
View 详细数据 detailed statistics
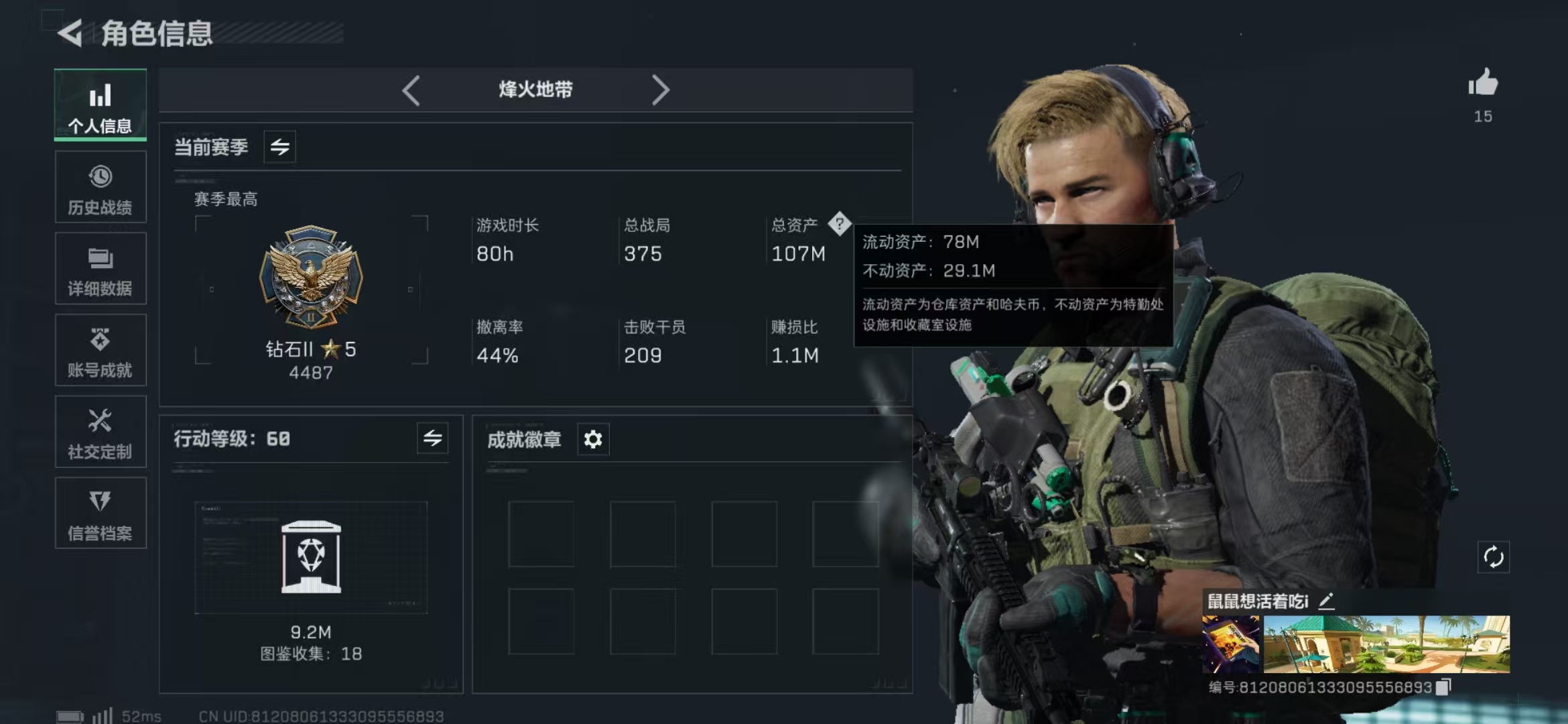100,269
